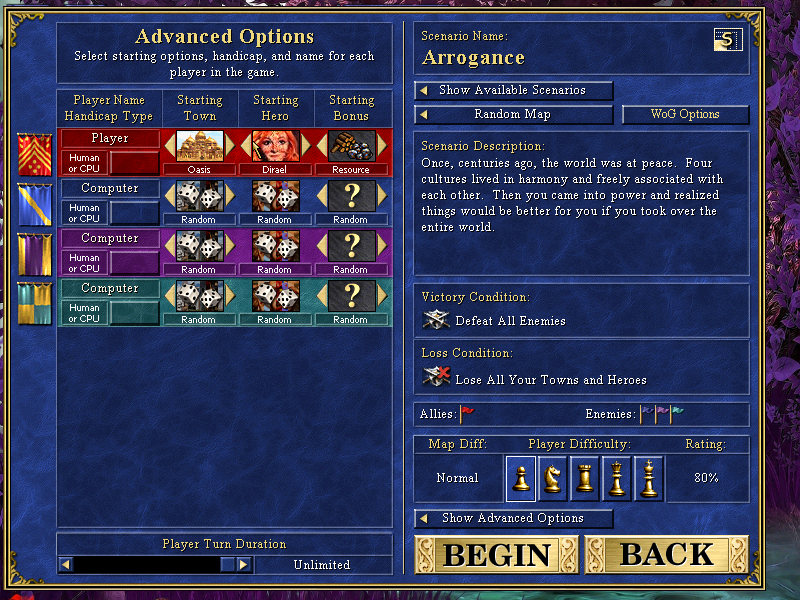Click the Resource starting bonus icon
Image resolution: width=800 pixels, height=600 pixels.
point(351,146)
